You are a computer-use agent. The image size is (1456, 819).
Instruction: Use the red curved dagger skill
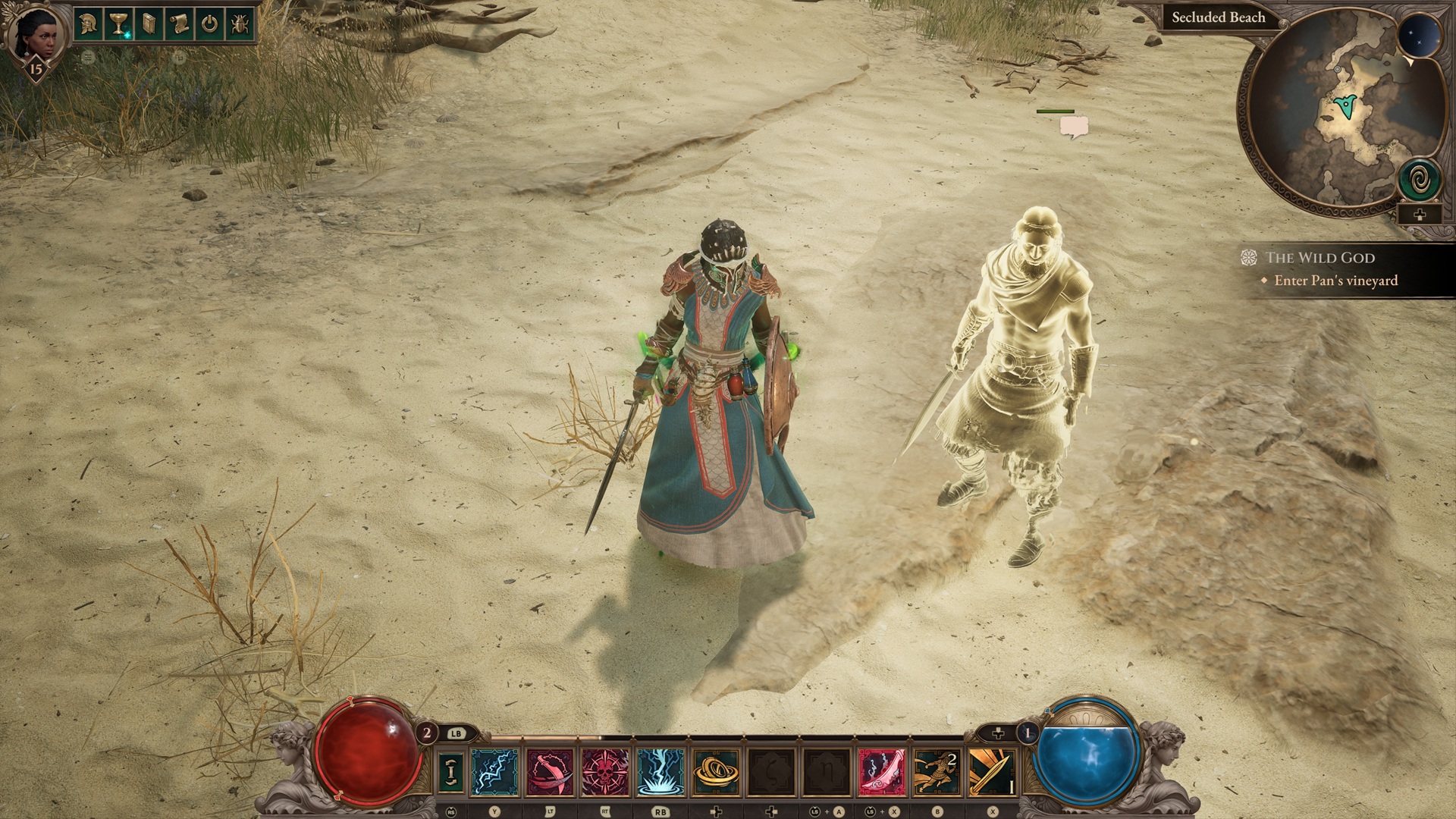[x=550, y=771]
